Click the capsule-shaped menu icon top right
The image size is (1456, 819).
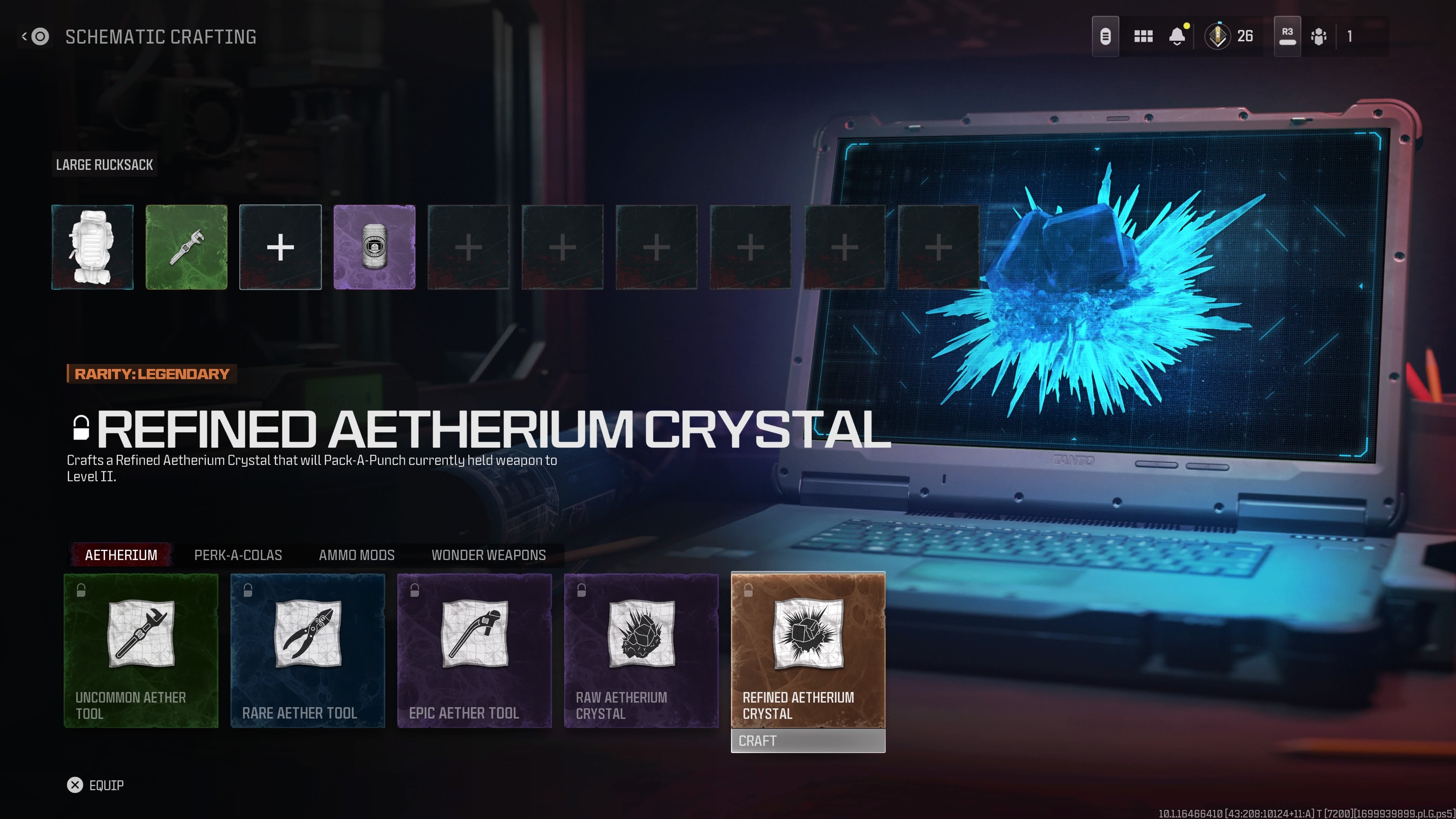1105,36
